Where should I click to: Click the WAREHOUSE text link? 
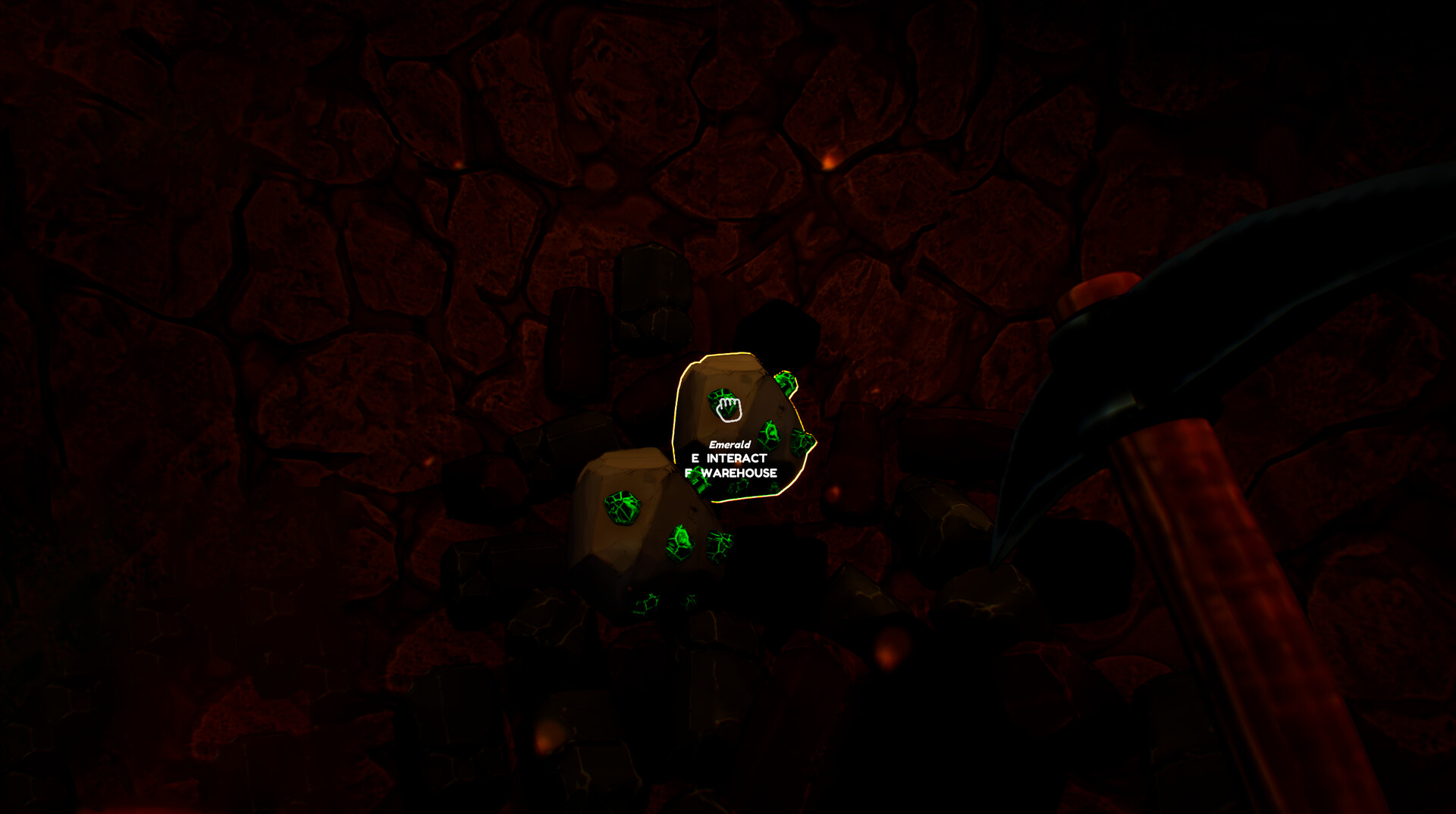click(739, 471)
